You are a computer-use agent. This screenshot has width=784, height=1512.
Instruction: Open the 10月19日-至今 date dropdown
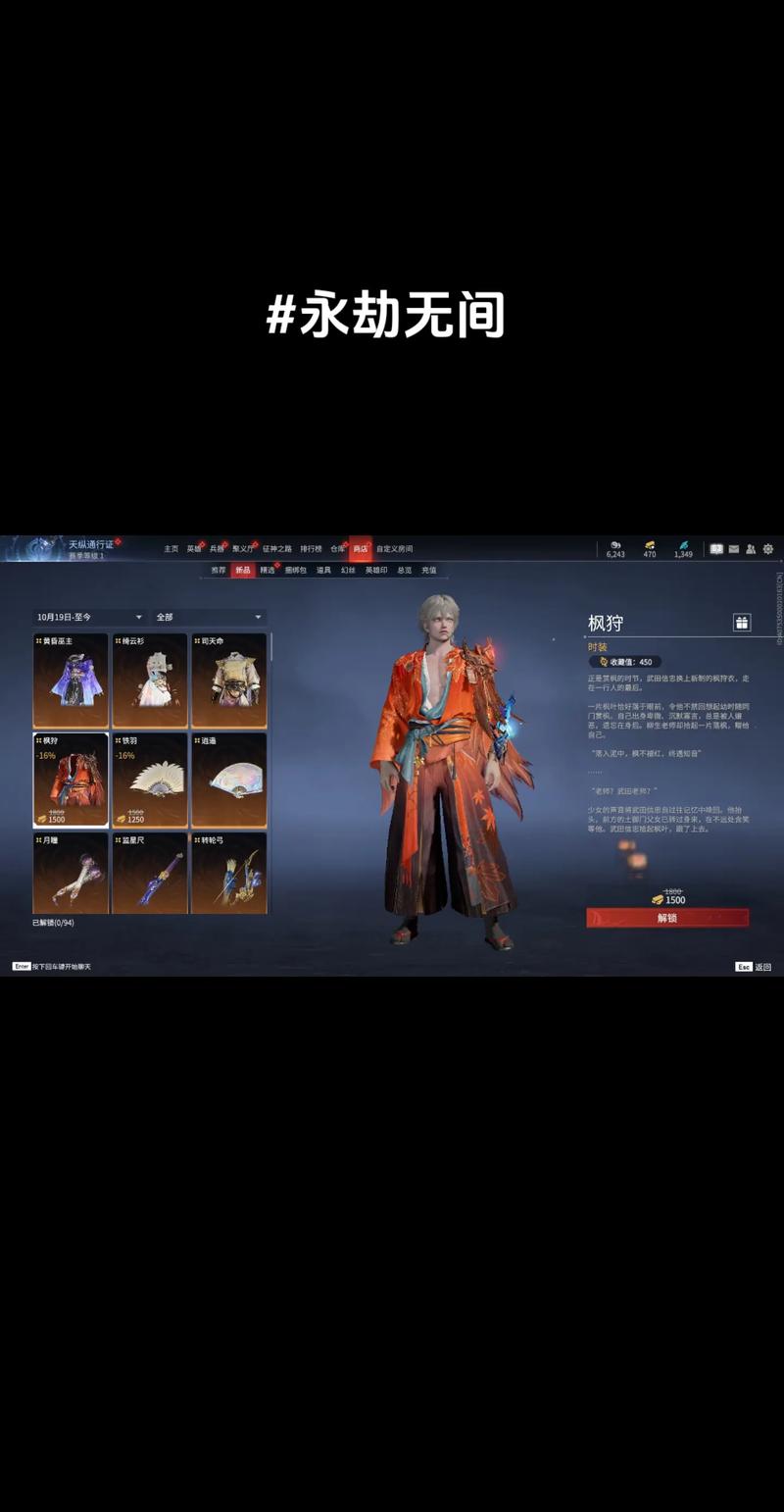coord(89,617)
